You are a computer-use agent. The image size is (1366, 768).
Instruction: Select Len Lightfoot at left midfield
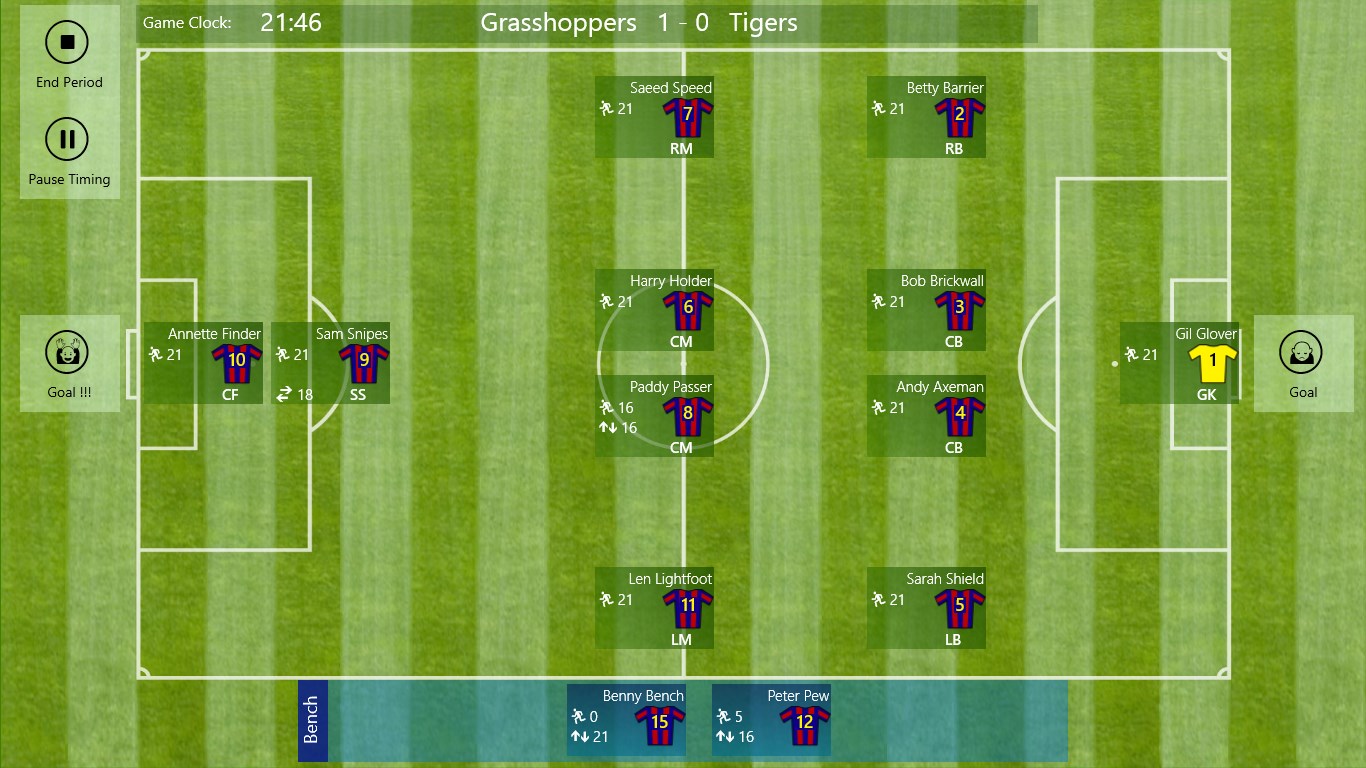tap(655, 608)
